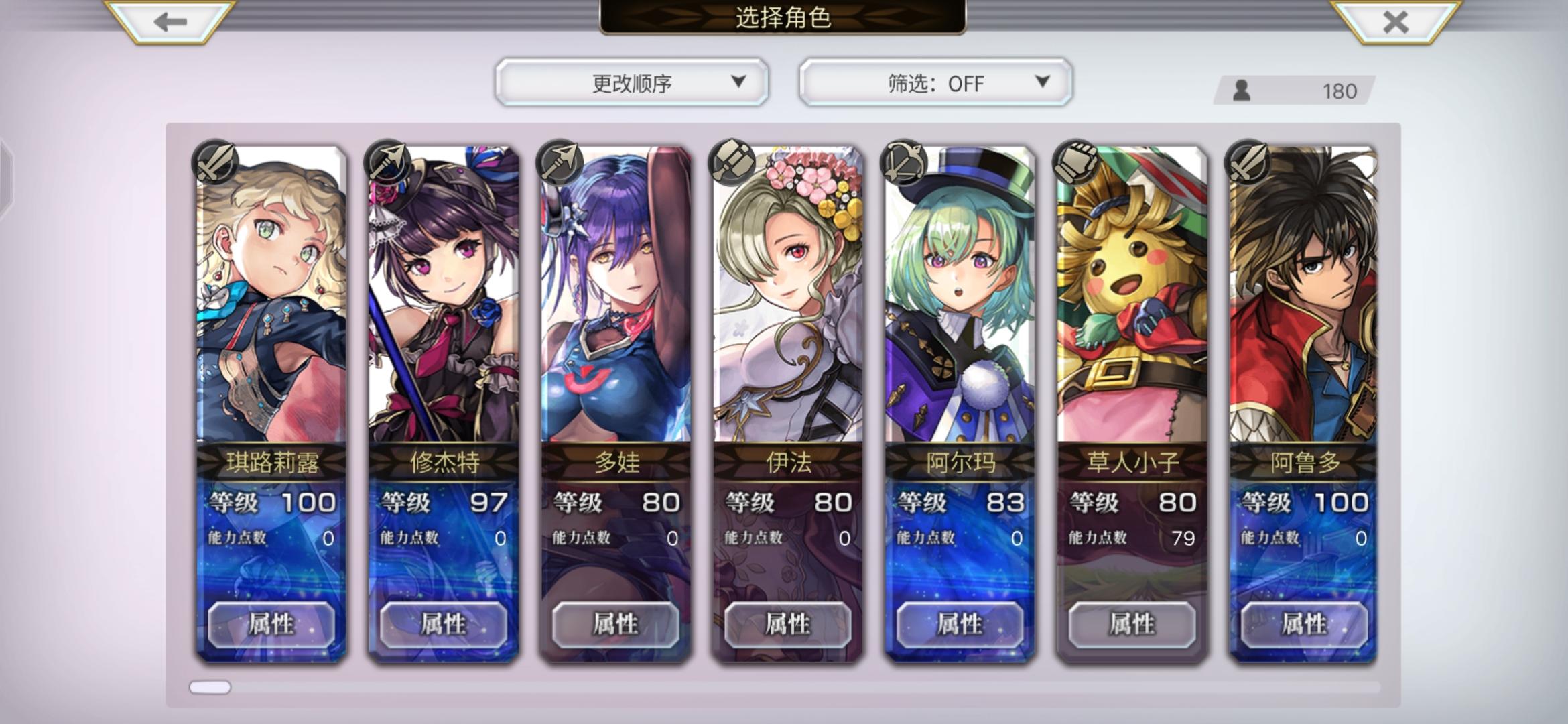
Task: Open 属性 panel for 阿尔玛
Action: tap(960, 625)
